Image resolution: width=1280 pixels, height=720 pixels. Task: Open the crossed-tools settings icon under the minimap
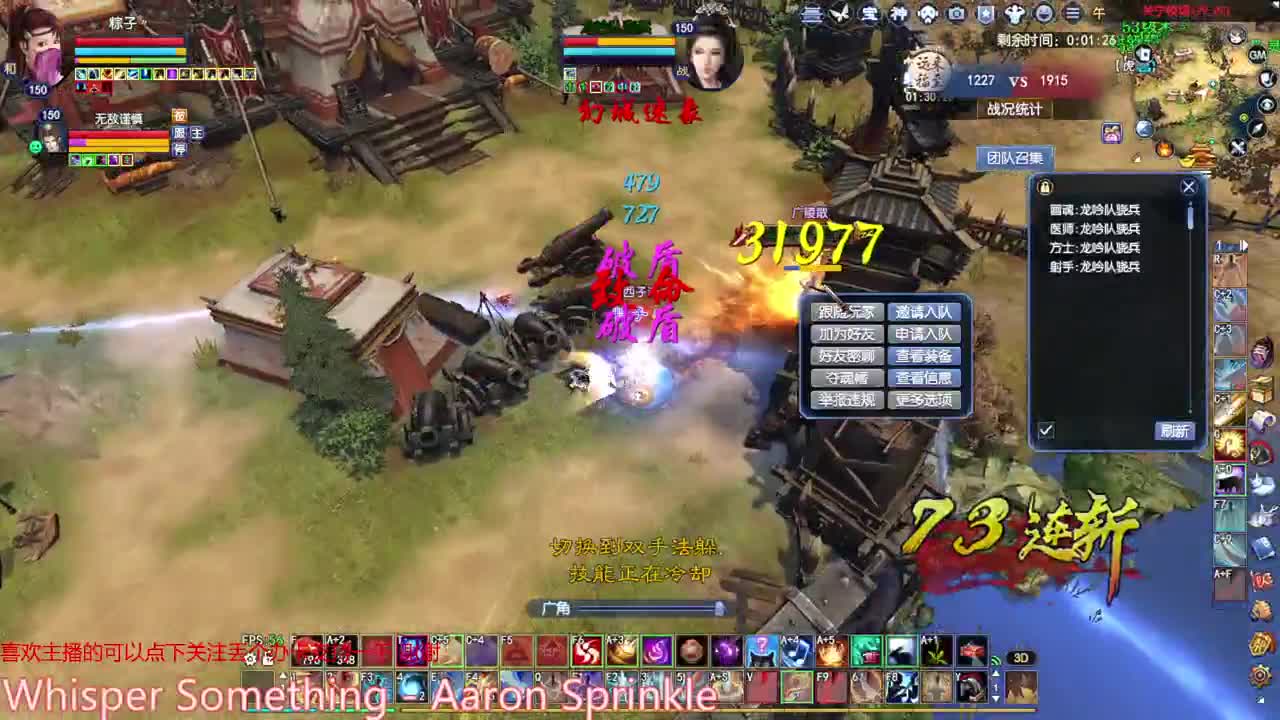tap(1237, 147)
